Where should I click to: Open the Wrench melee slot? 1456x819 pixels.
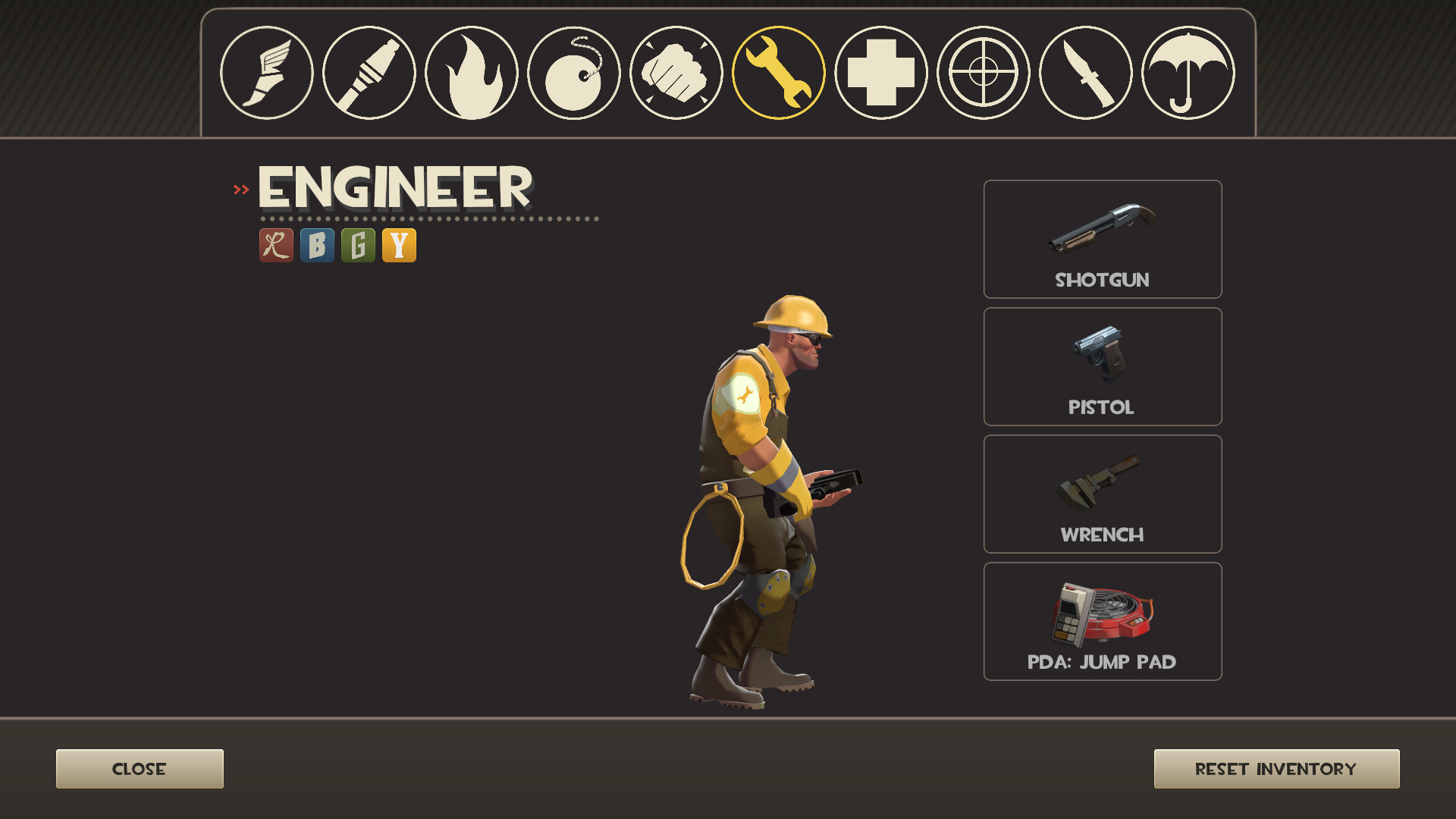point(1102,494)
